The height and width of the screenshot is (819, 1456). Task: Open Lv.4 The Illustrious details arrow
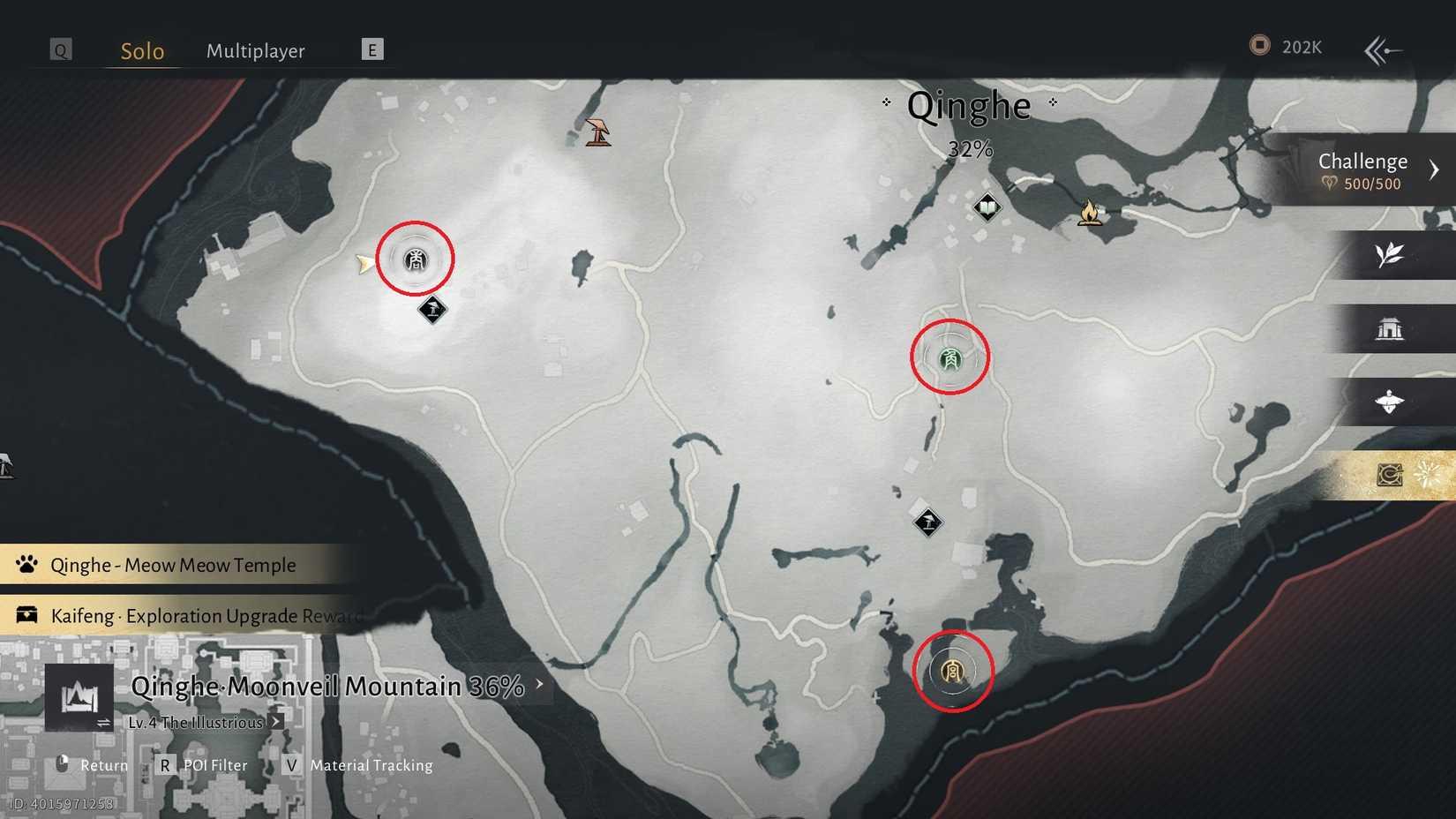click(275, 721)
